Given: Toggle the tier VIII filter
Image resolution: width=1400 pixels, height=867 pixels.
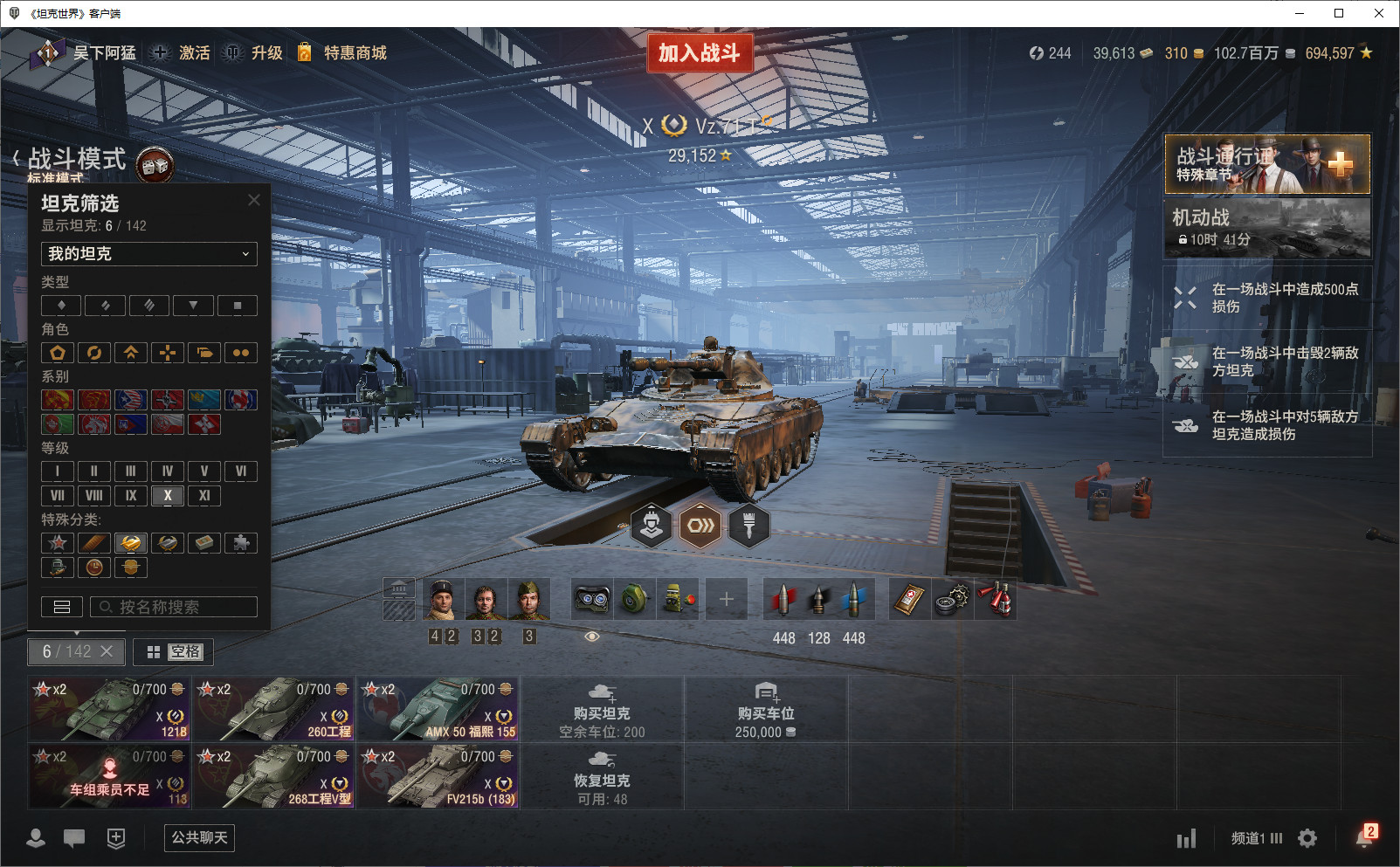Looking at the screenshot, I should [93, 496].
